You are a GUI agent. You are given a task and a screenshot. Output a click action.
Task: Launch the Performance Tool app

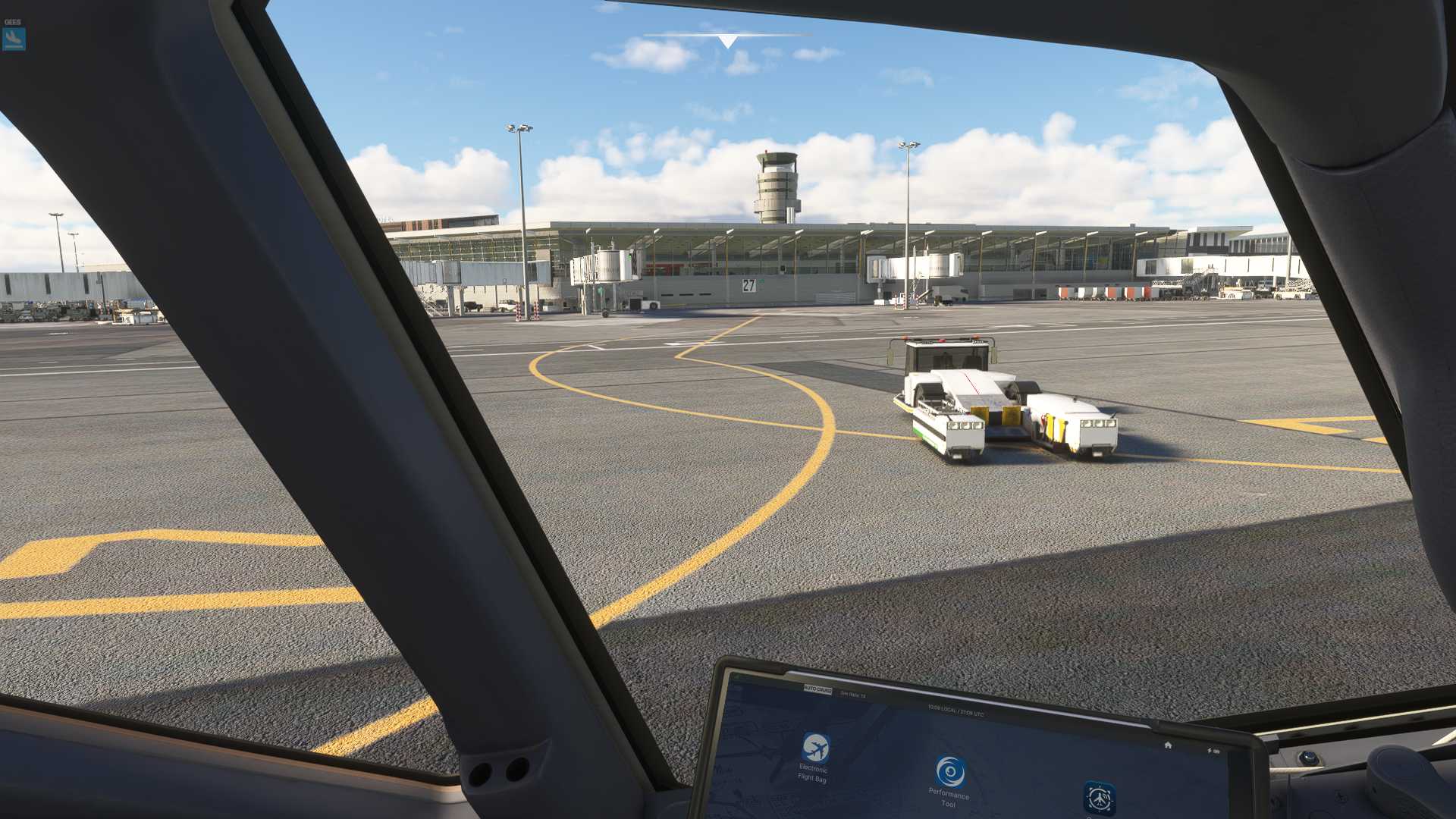pos(949,772)
